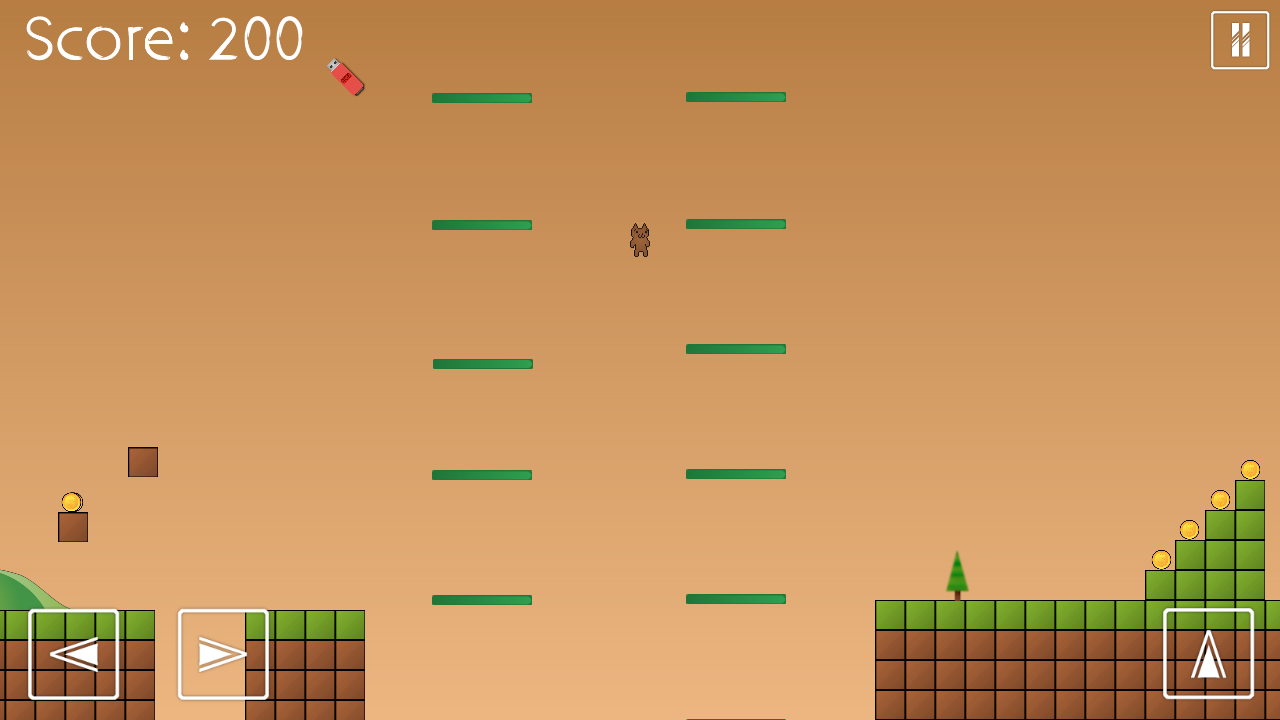
Task: Tap the jump arrow button
Action: pyautogui.click(x=1208, y=654)
